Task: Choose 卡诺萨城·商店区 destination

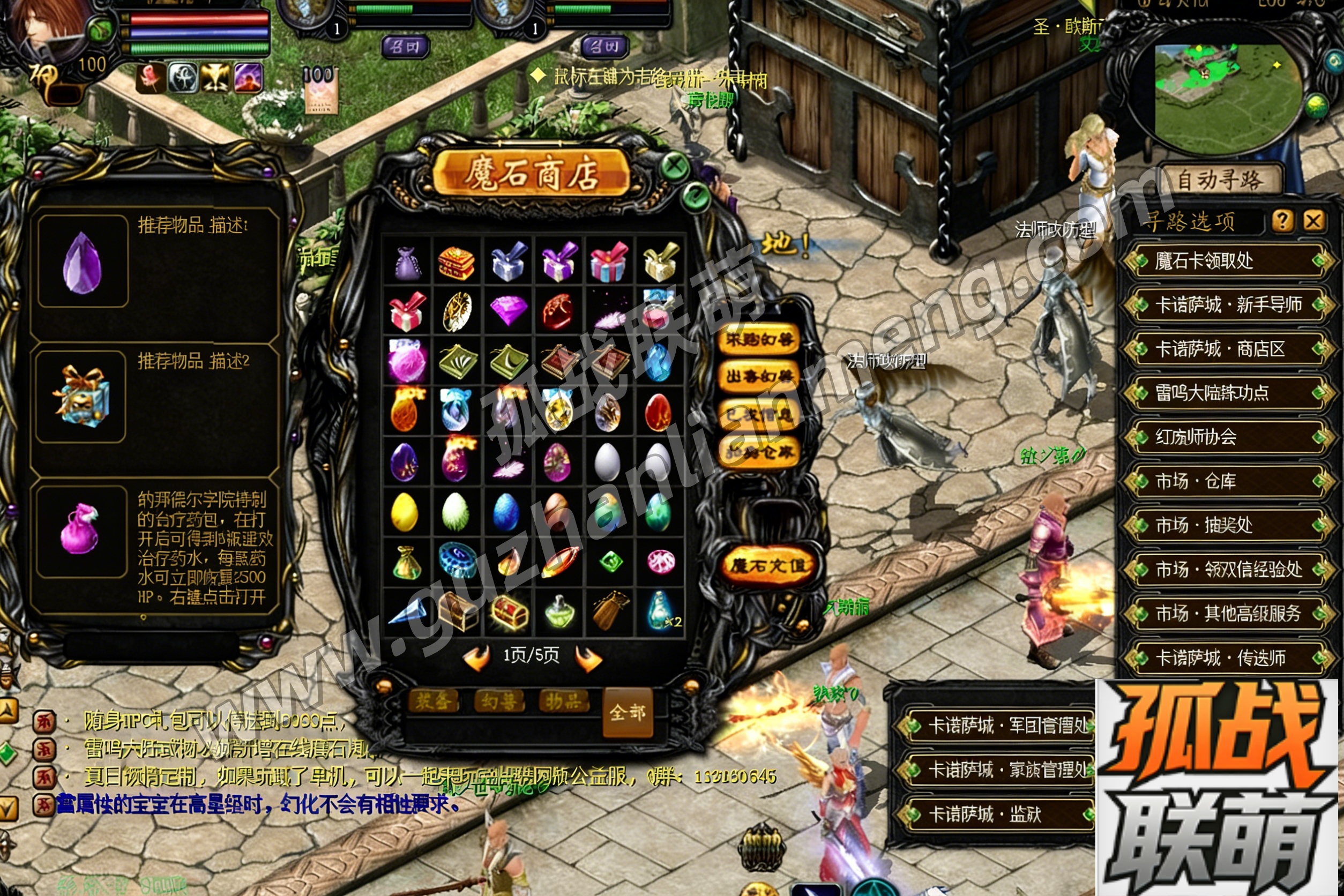Action: pos(1225,349)
